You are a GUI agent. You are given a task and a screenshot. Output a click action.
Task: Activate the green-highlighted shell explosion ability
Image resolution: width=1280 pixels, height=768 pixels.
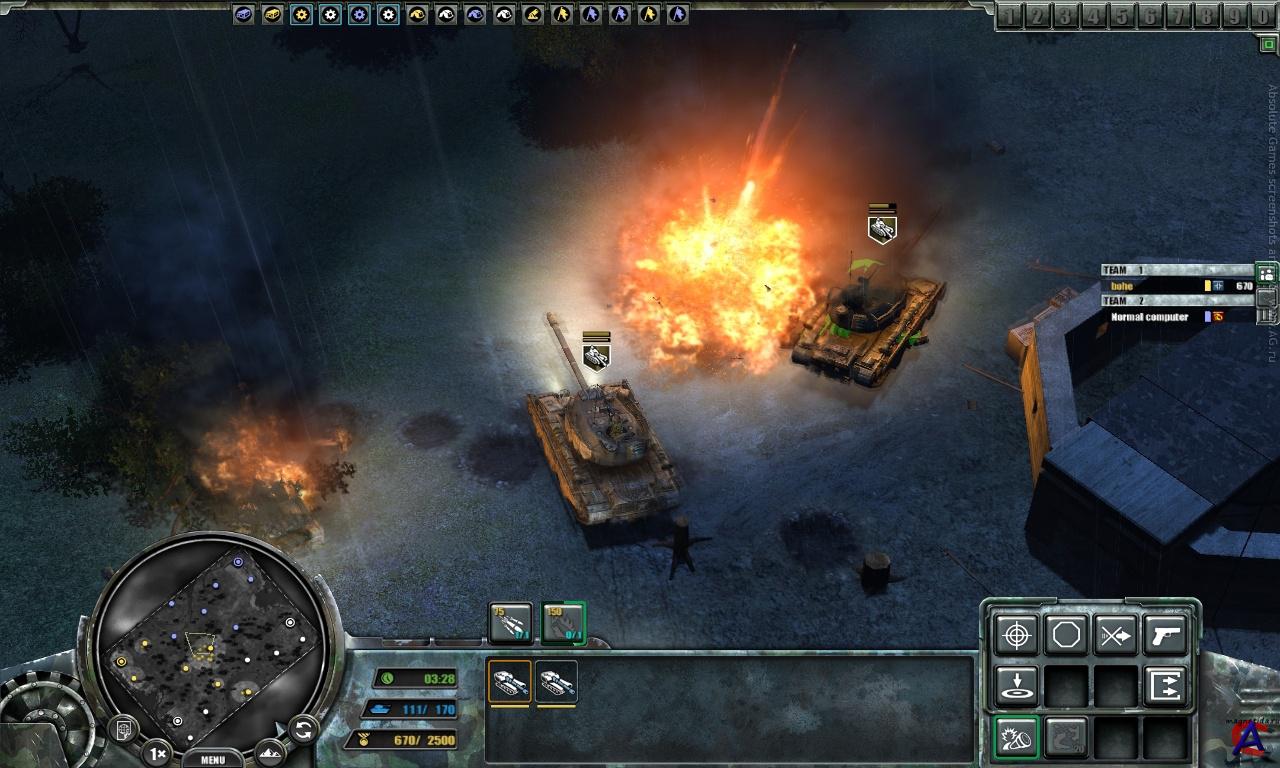[x=1017, y=738]
